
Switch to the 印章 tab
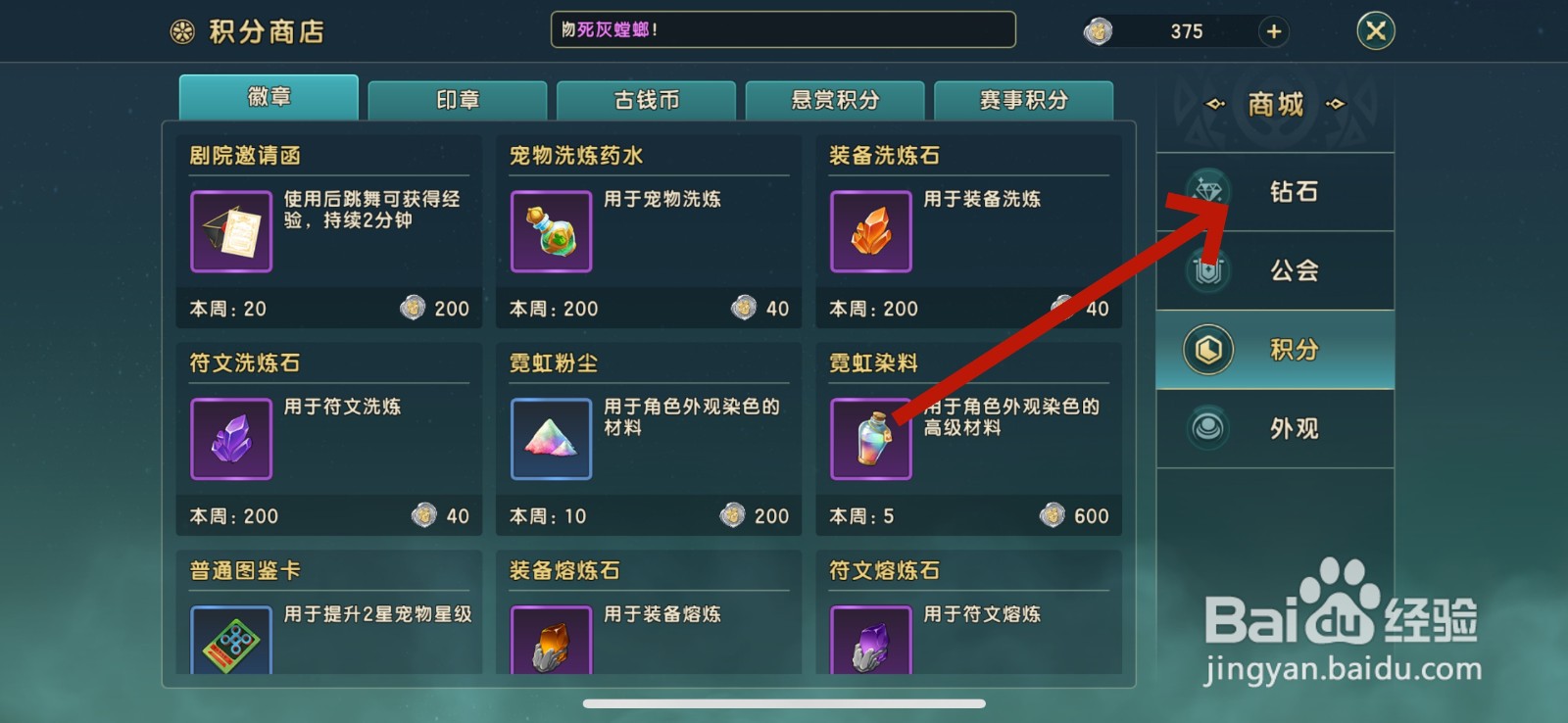(459, 99)
